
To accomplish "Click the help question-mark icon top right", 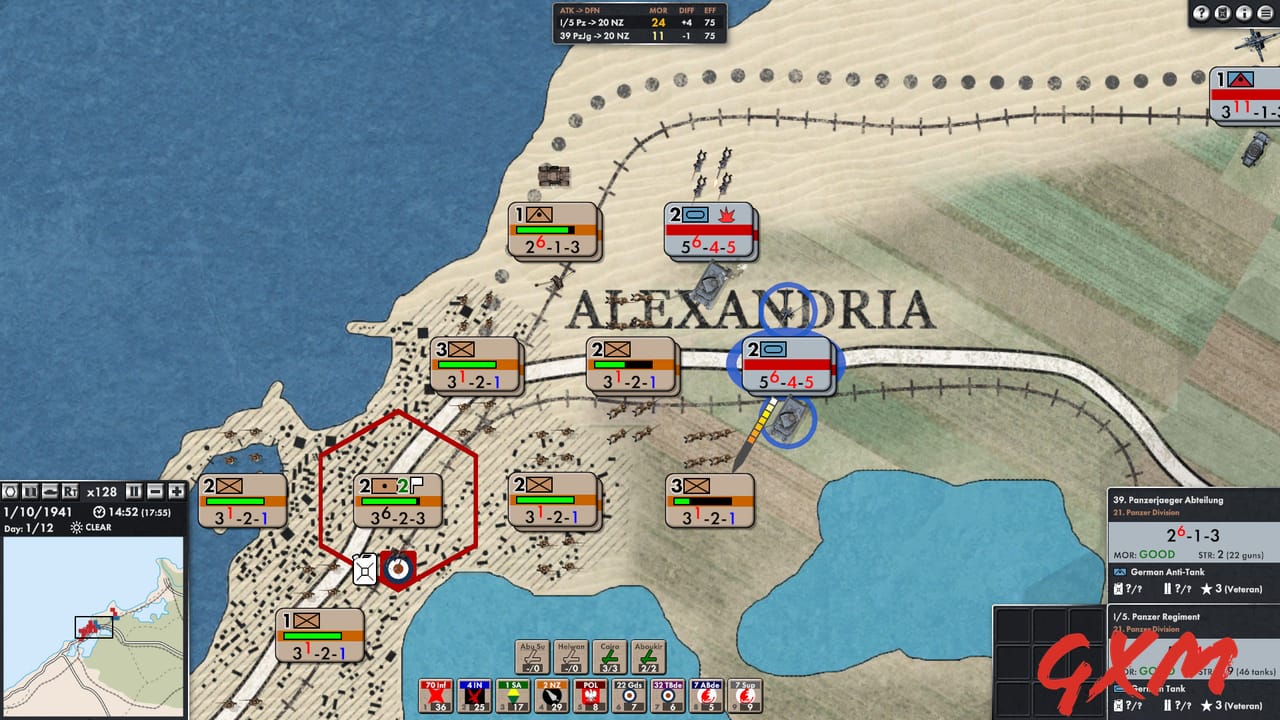I will tap(1201, 13).
